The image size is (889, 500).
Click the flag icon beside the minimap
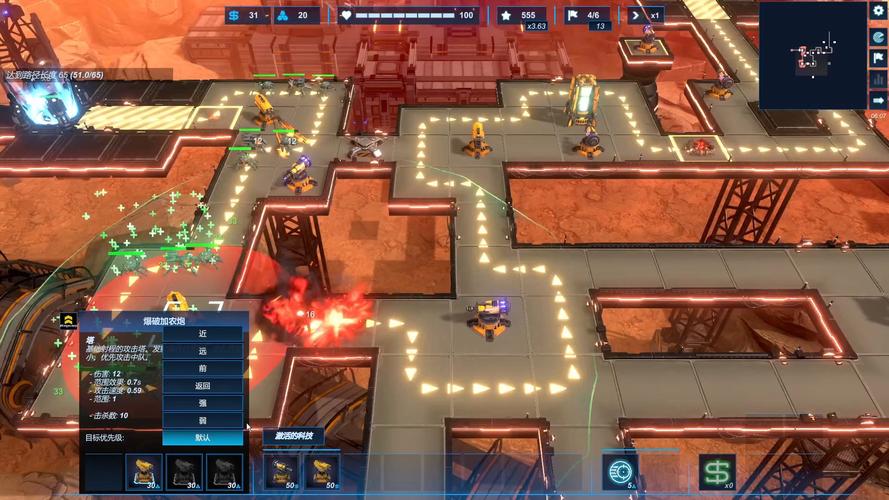pos(879,58)
